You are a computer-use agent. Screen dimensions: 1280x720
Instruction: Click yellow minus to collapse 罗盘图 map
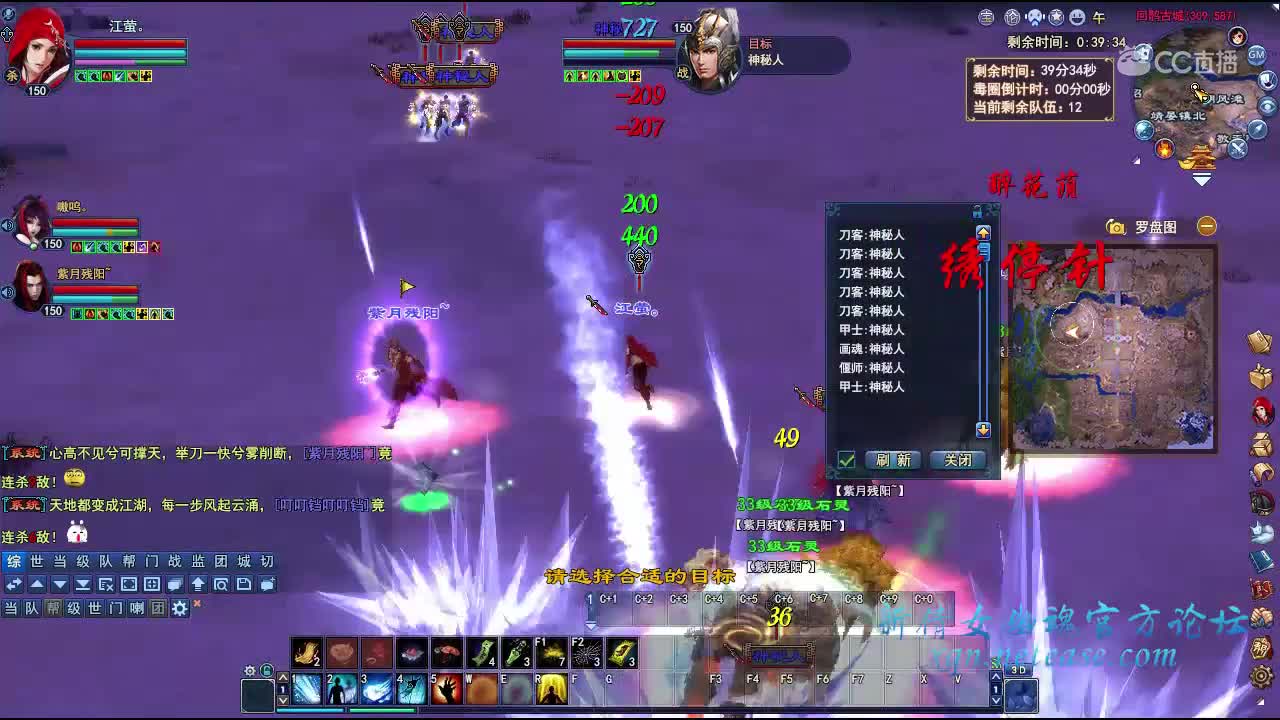1205,226
